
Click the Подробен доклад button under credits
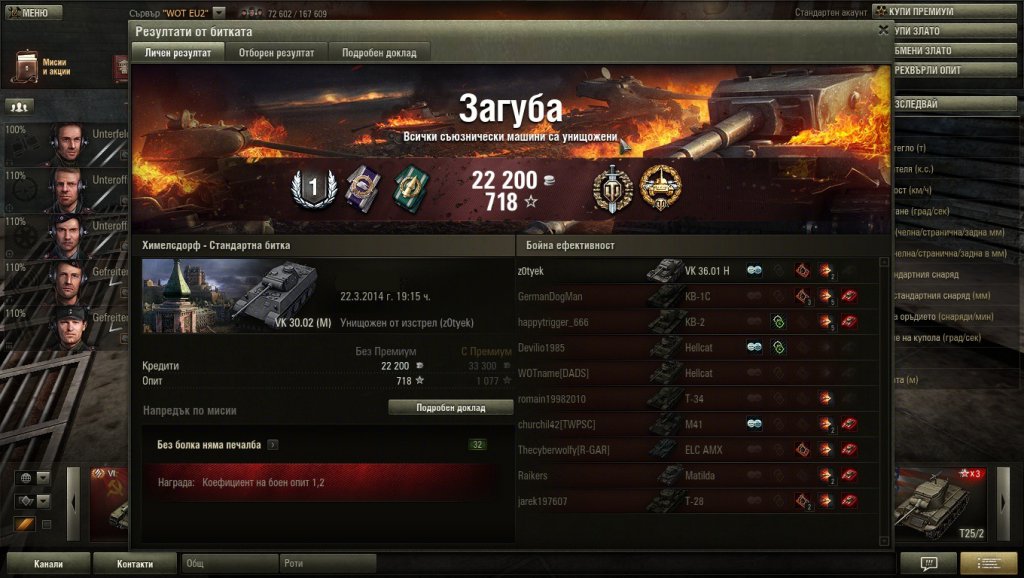(x=450, y=408)
